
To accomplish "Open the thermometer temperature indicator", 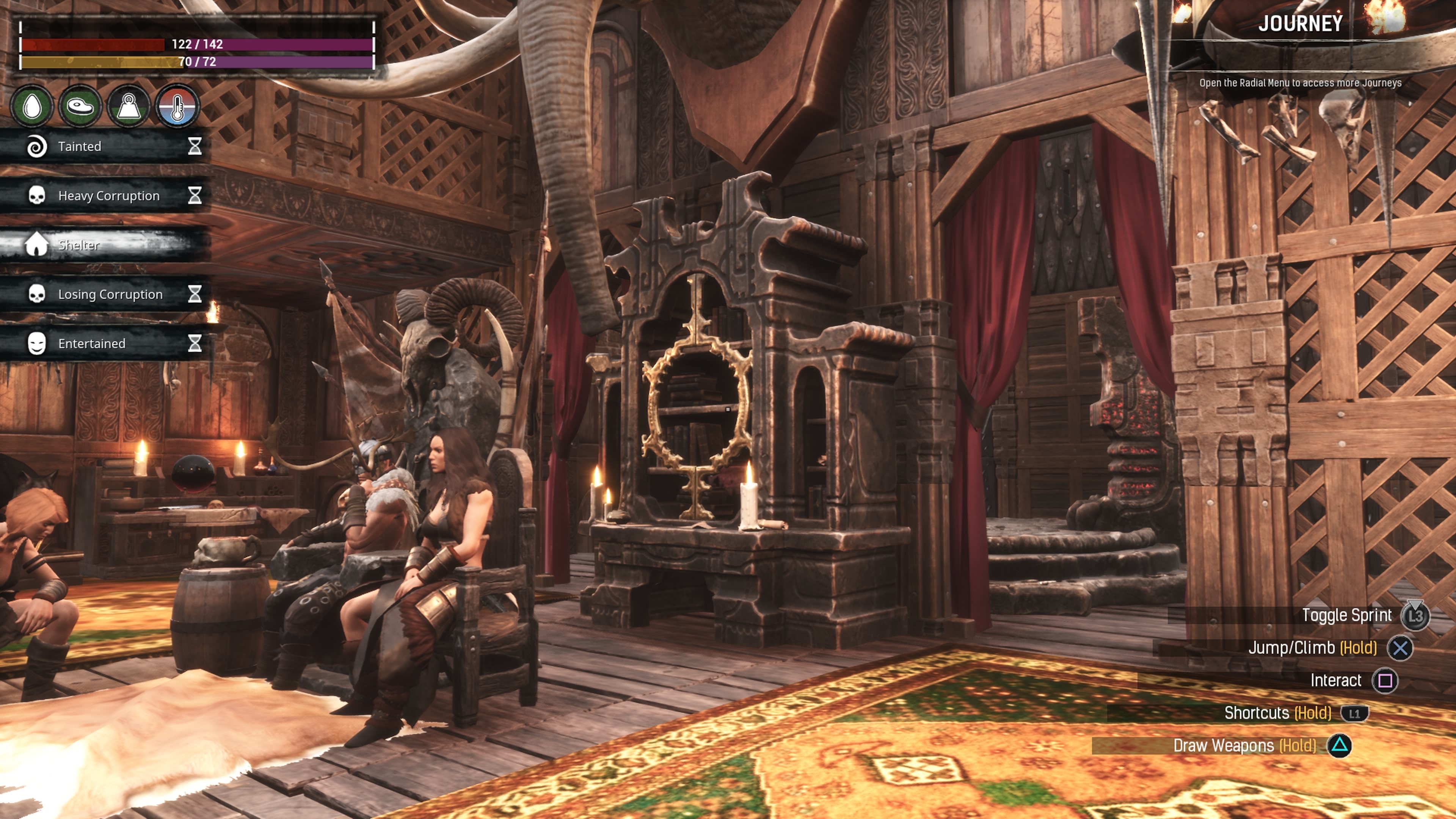I will pos(177,106).
